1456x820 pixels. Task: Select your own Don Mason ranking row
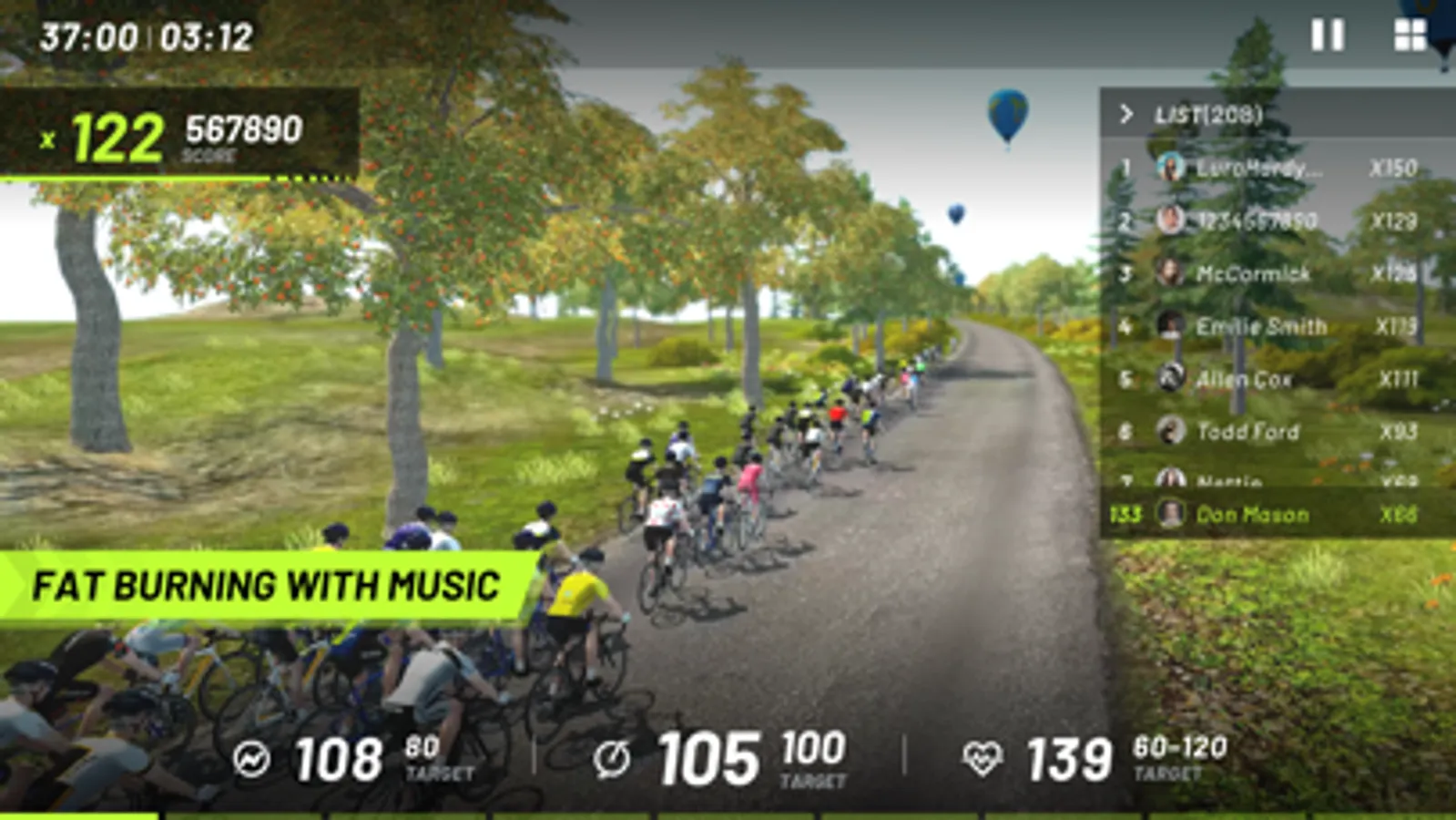point(1275,515)
